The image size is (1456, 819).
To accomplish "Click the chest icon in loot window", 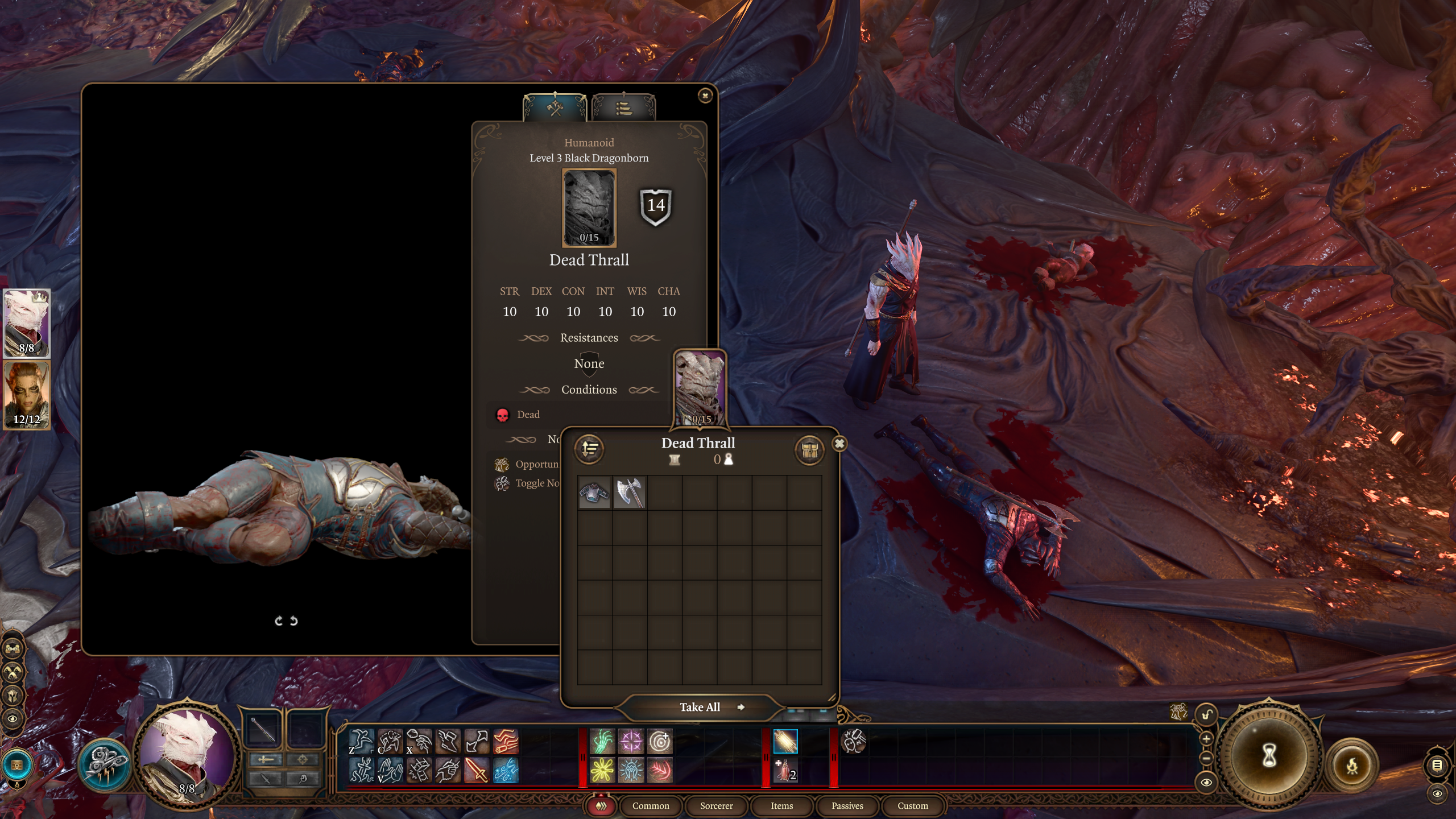I will point(809,450).
